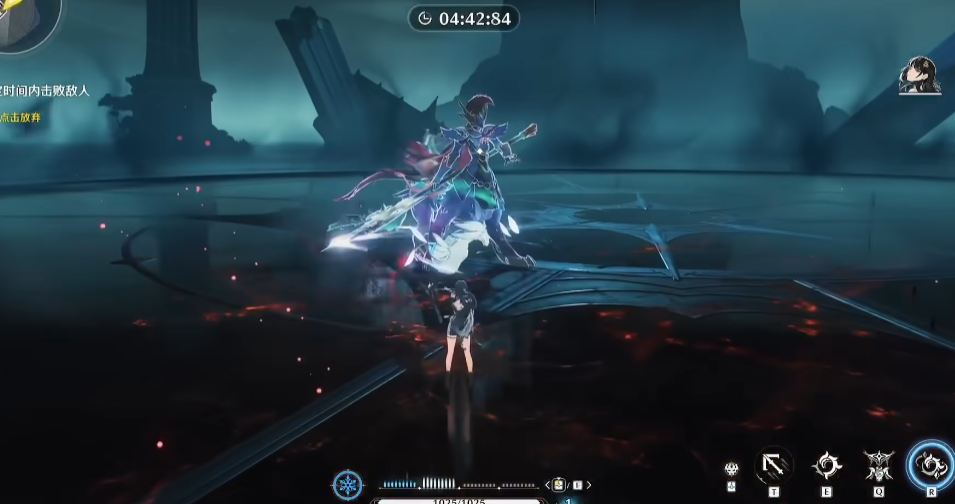Open the minimap in the top-left corner
Image resolution: width=955 pixels, height=504 pixels.
click(25, 20)
